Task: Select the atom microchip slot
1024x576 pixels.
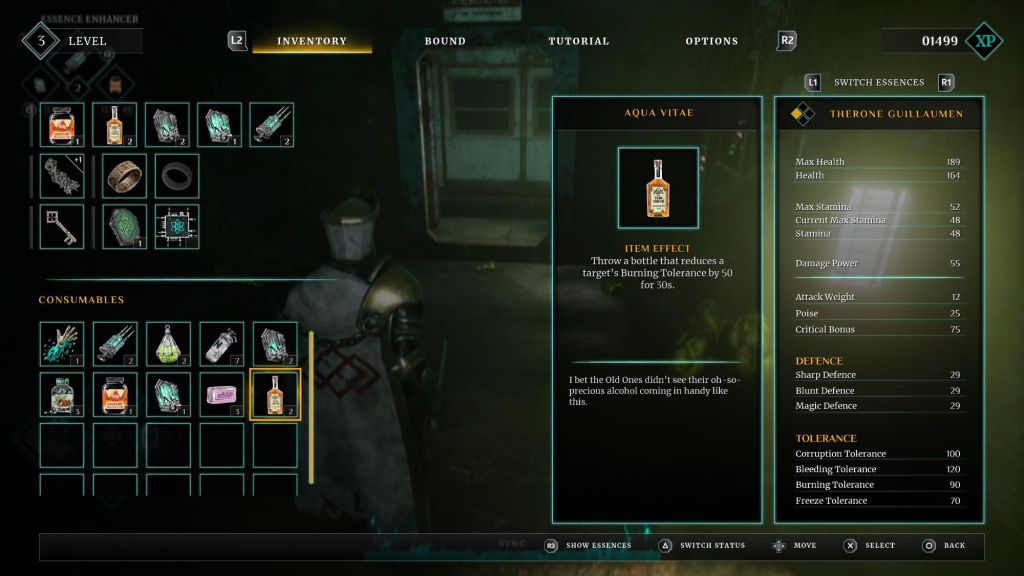Action: (x=176, y=227)
